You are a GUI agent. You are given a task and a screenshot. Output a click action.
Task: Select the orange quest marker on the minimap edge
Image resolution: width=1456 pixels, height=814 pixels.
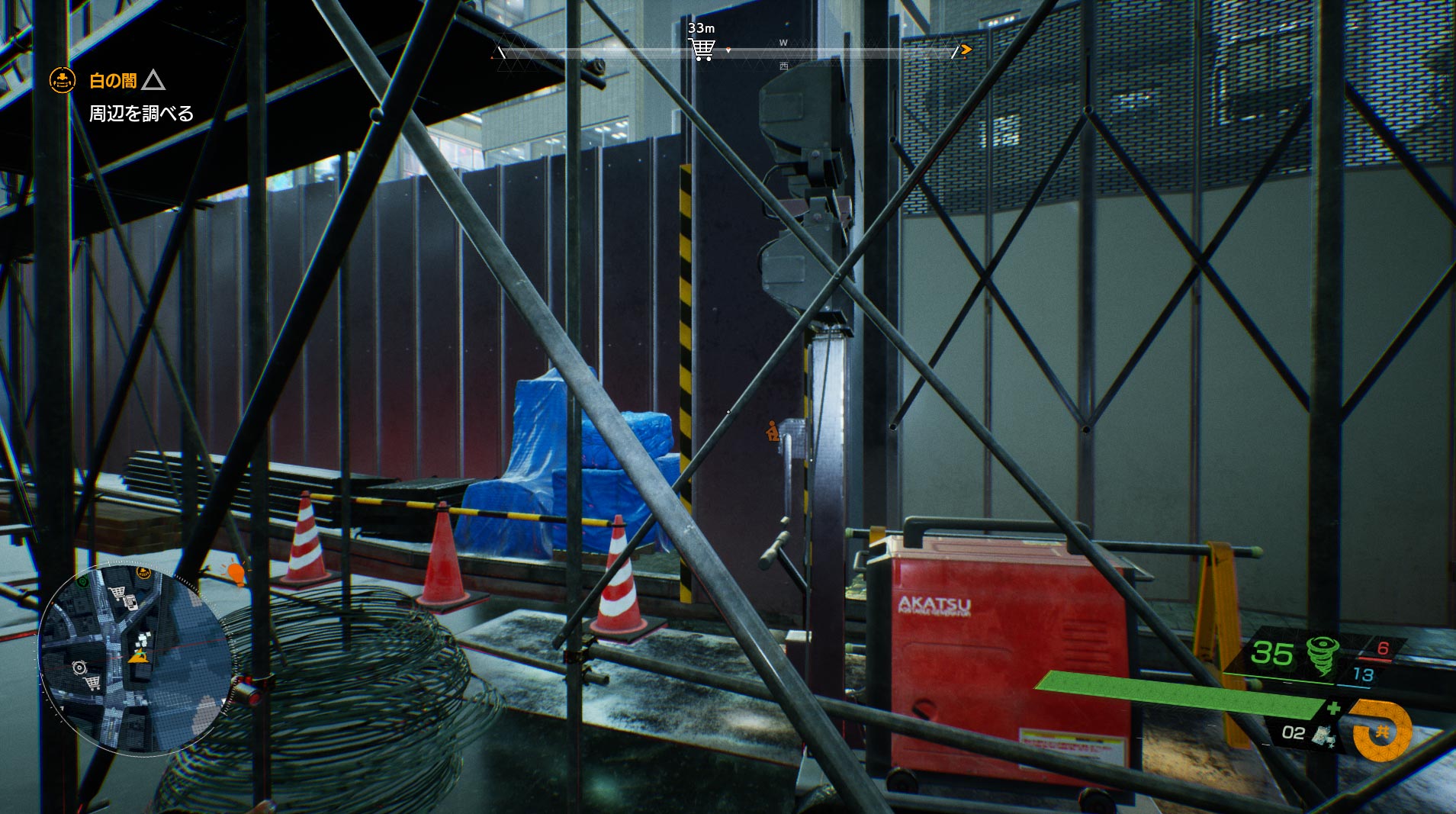point(143,572)
